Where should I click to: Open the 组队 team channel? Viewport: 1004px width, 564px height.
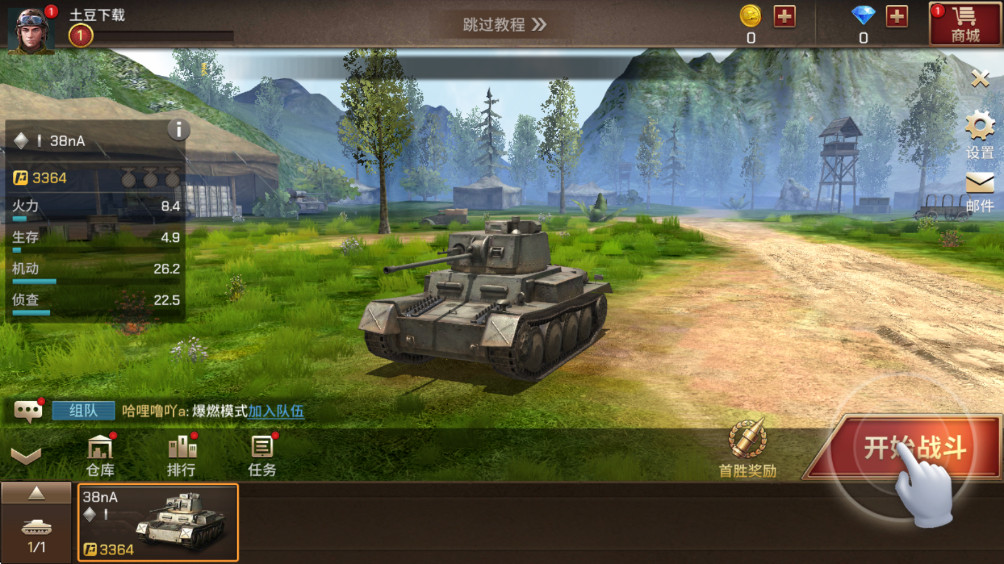[x=83, y=410]
